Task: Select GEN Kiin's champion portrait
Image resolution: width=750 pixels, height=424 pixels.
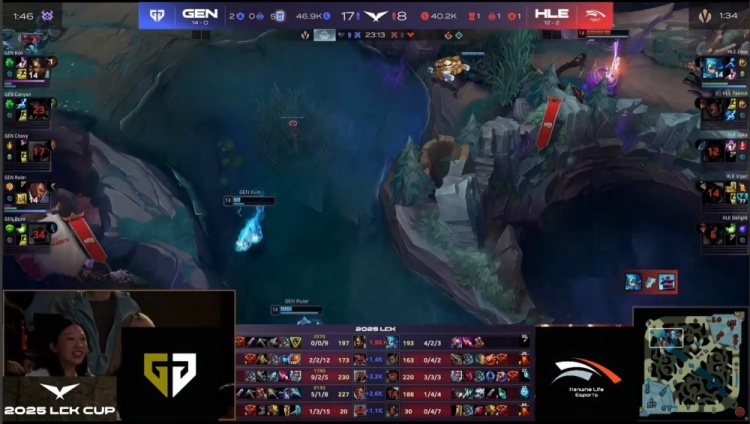Action: tap(37, 67)
